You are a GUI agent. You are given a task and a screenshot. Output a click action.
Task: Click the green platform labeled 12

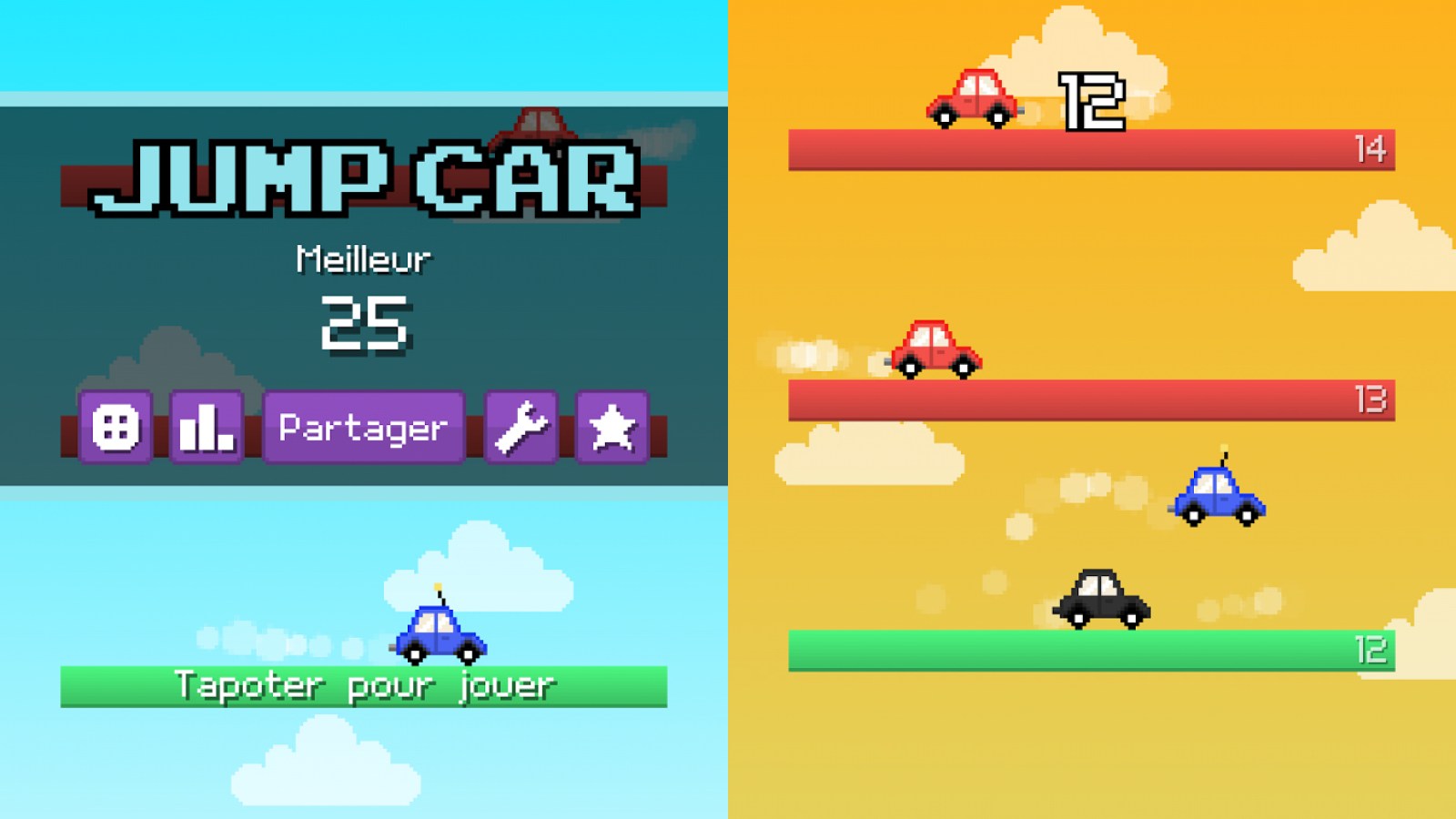point(1092,648)
